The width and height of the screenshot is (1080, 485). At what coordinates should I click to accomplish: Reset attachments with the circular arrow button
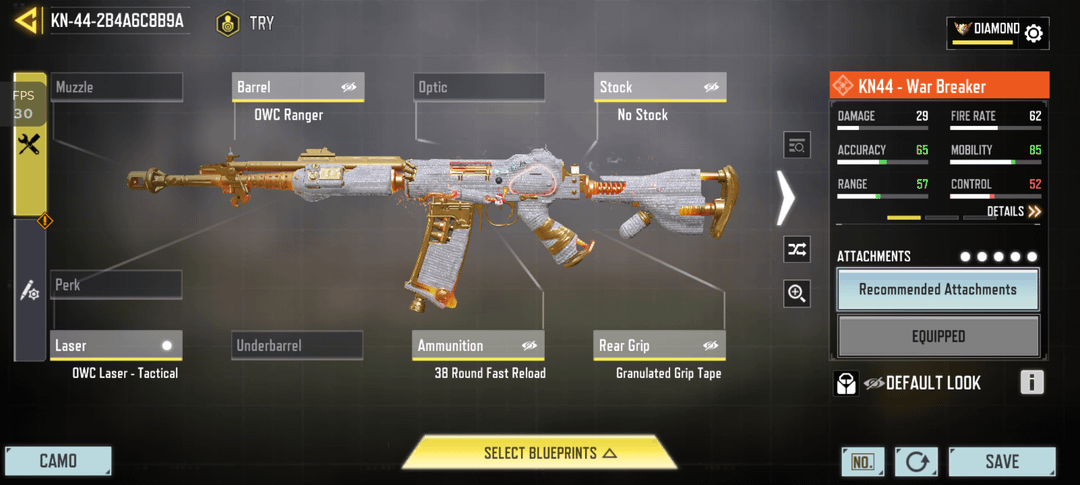click(916, 462)
